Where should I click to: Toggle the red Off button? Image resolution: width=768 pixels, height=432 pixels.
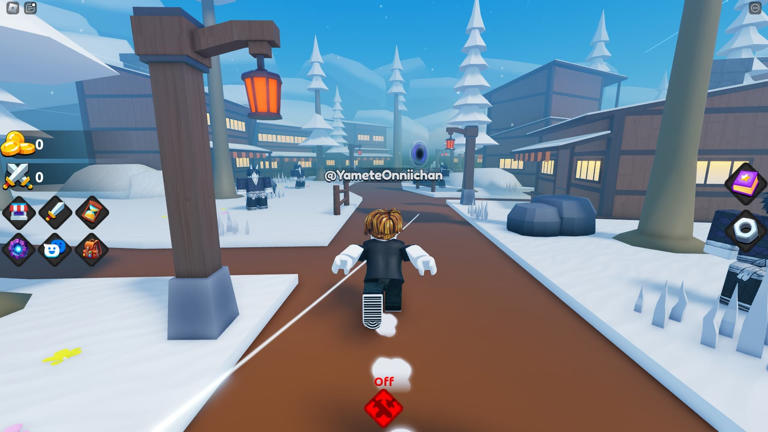pos(384,404)
